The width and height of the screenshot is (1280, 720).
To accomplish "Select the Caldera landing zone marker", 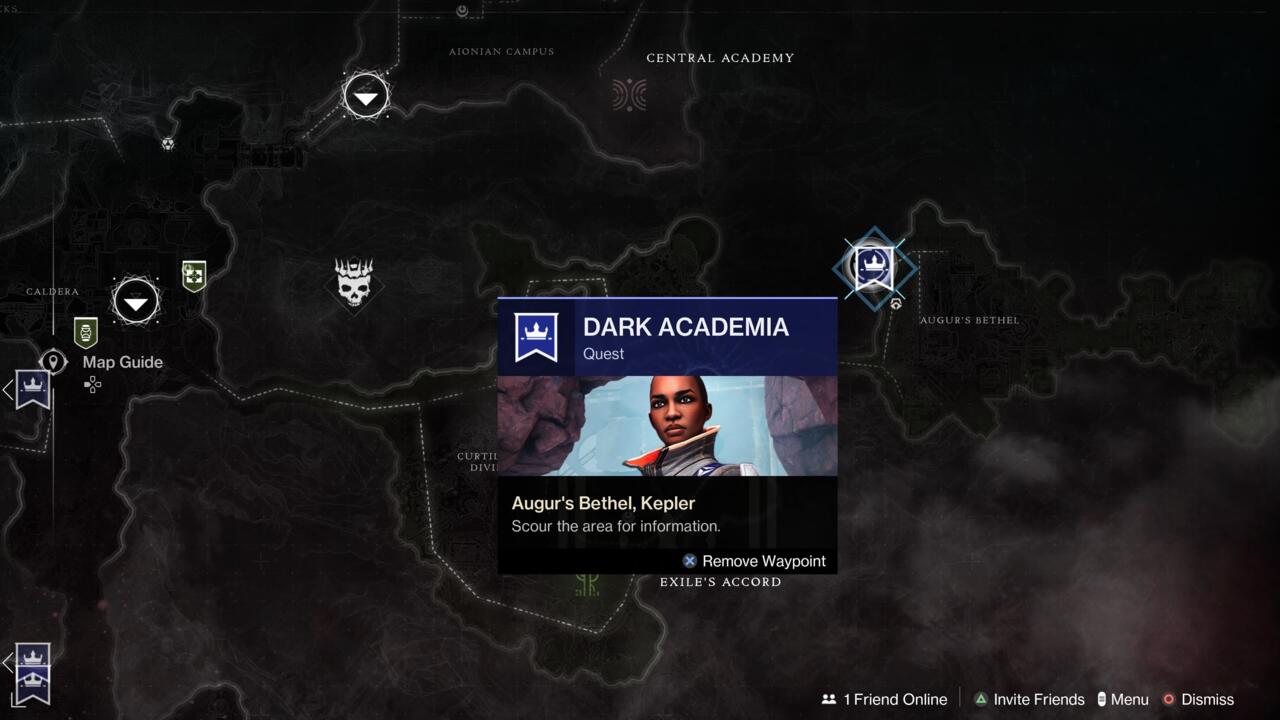I will (136, 301).
